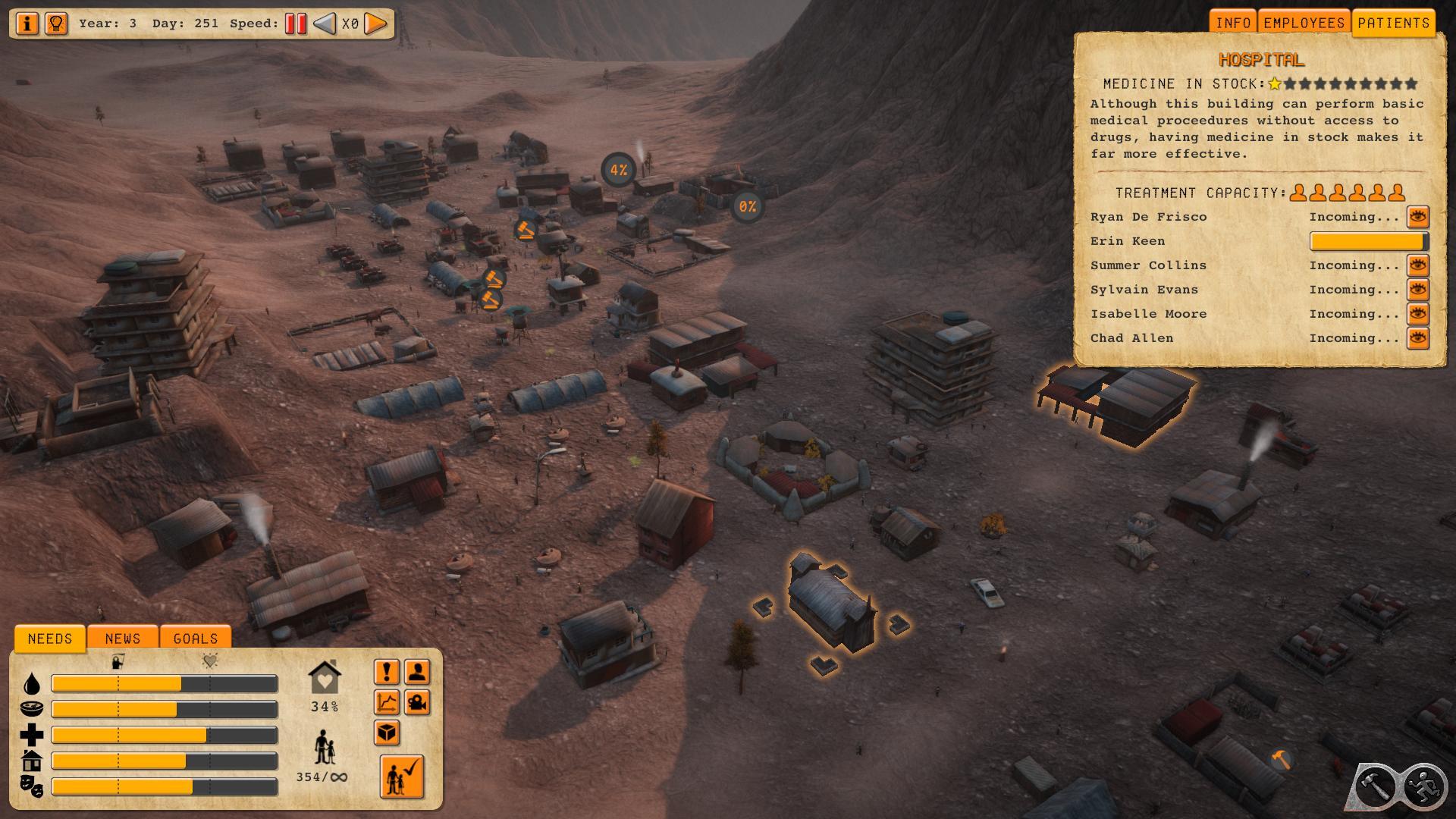
Task: Pause the game with the red pause button
Action: click(x=296, y=24)
